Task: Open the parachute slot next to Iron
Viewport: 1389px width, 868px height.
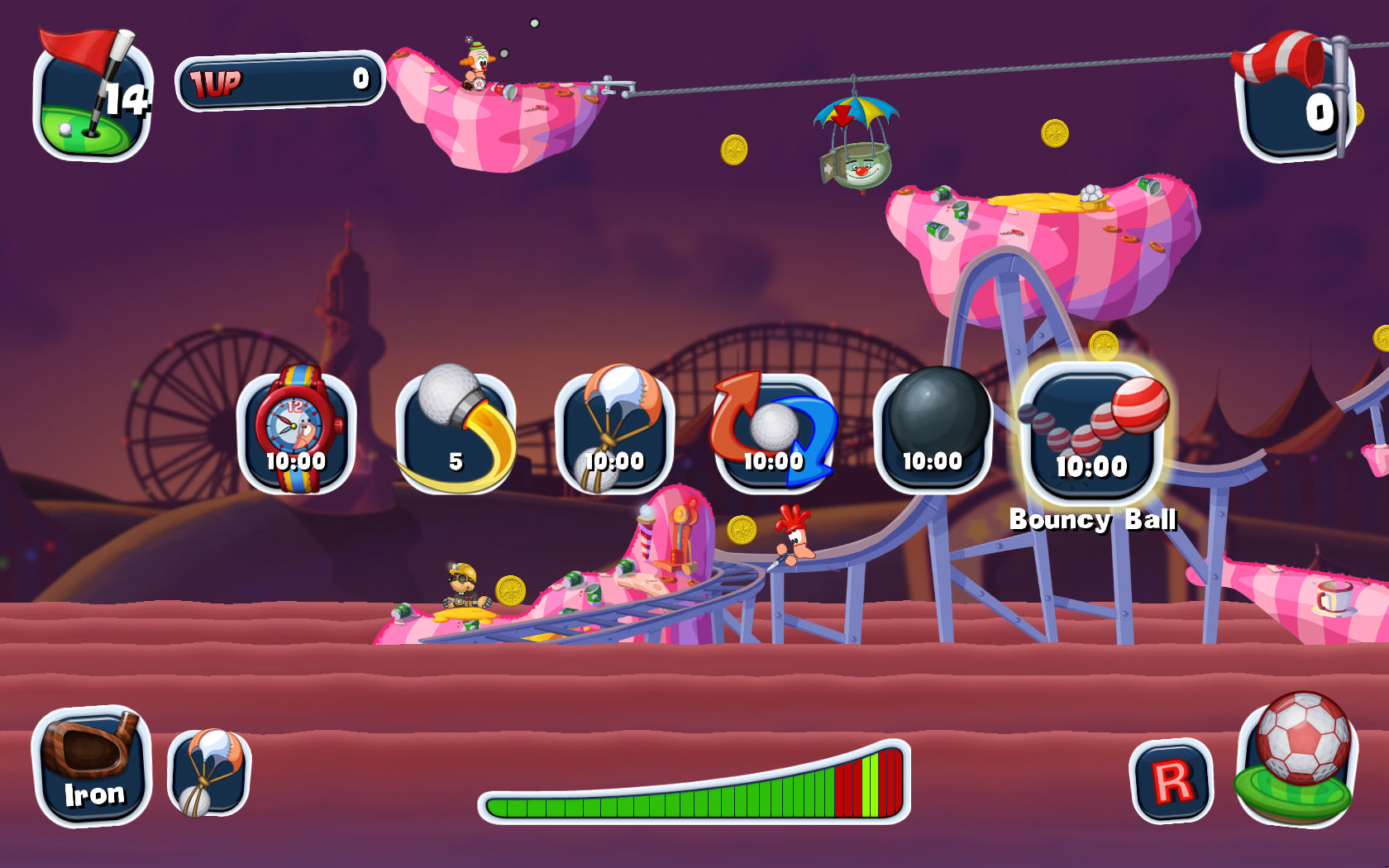Action: [x=207, y=773]
